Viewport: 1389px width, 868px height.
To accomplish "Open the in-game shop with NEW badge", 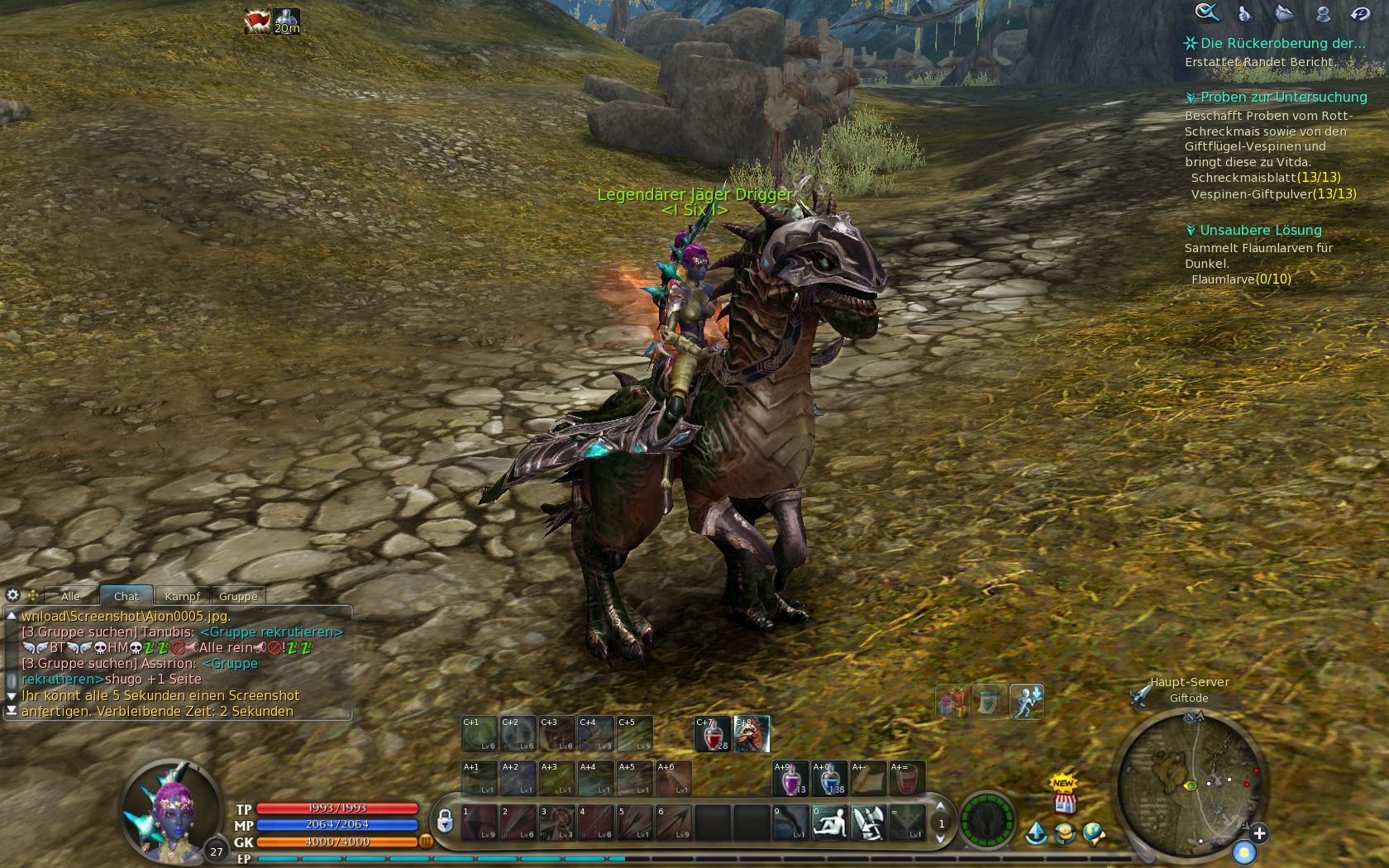I will coord(1065,796).
